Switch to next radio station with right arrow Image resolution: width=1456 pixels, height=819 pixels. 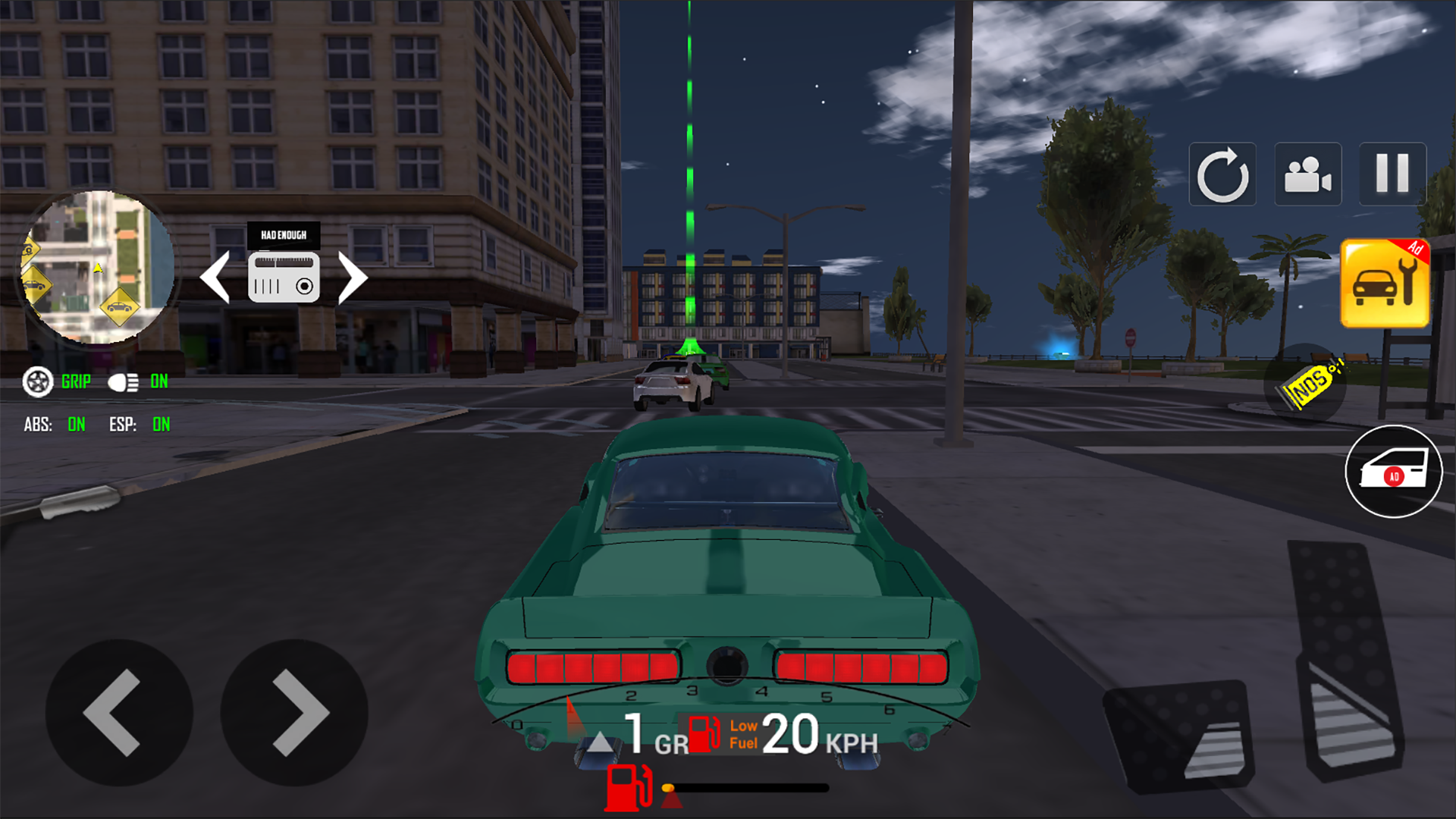click(353, 278)
